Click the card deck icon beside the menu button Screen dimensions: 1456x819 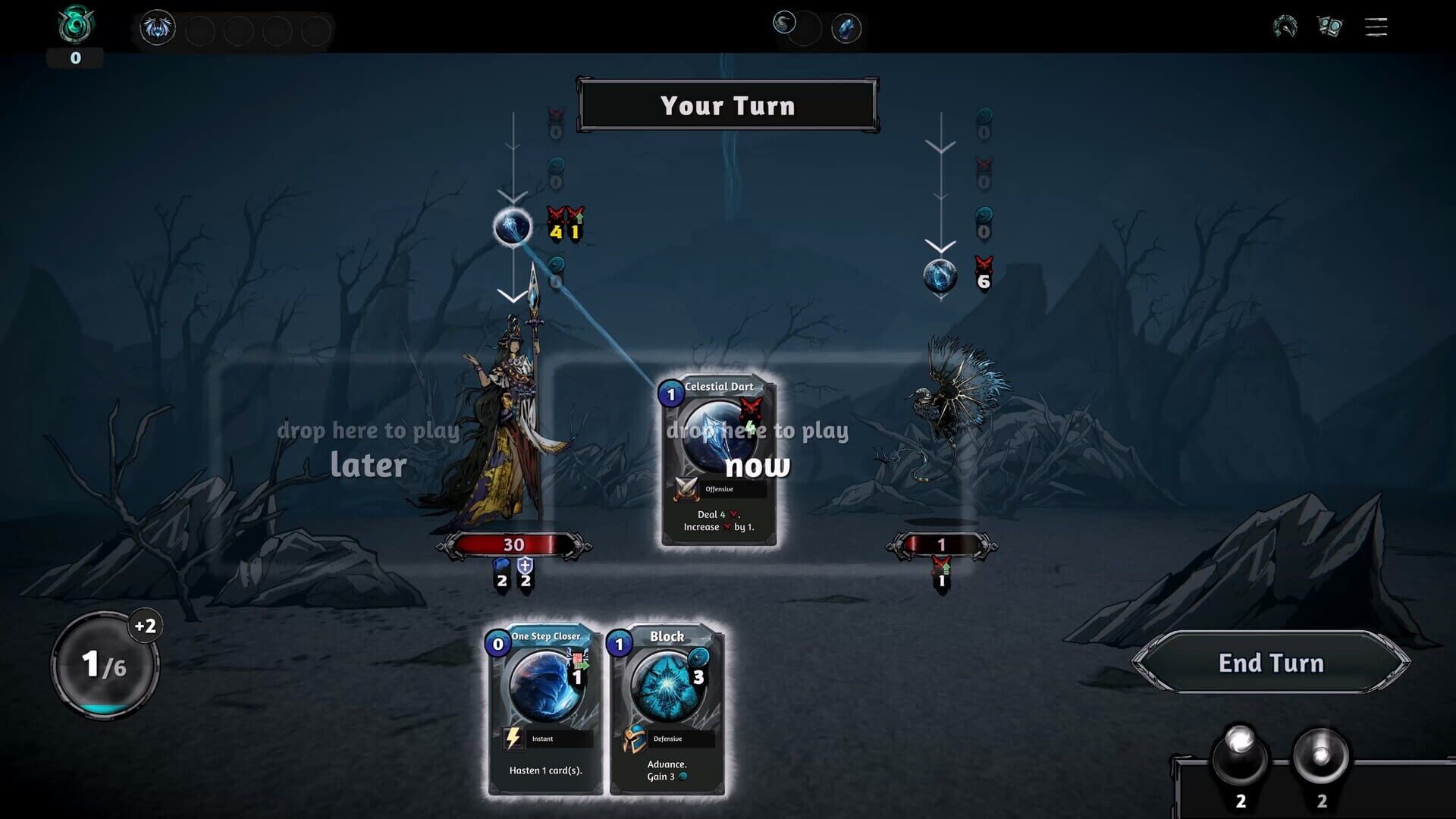pyautogui.click(x=1329, y=27)
